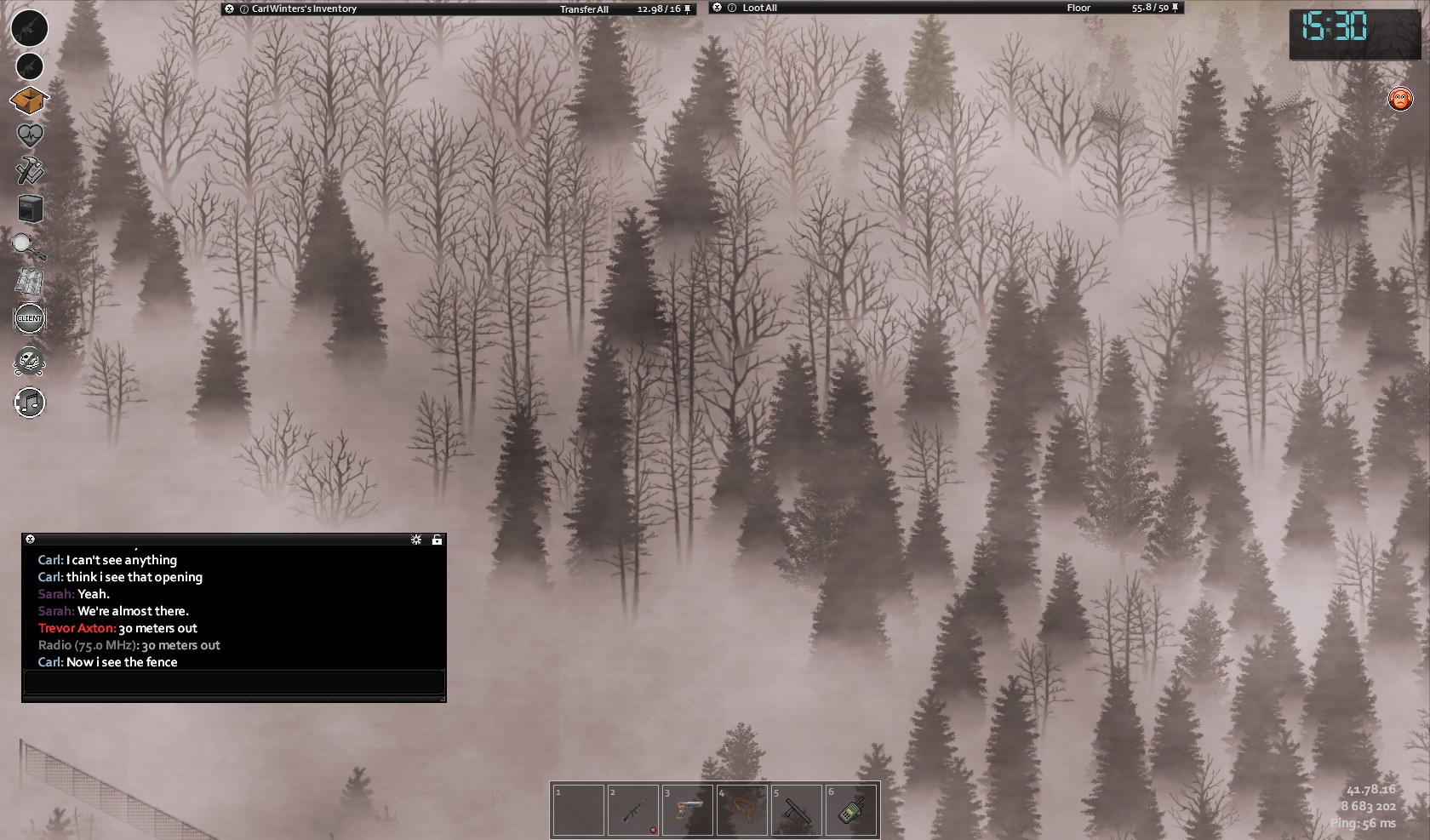Open the Client options button
Viewport: 1430px width, 840px height.
[x=30, y=318]
